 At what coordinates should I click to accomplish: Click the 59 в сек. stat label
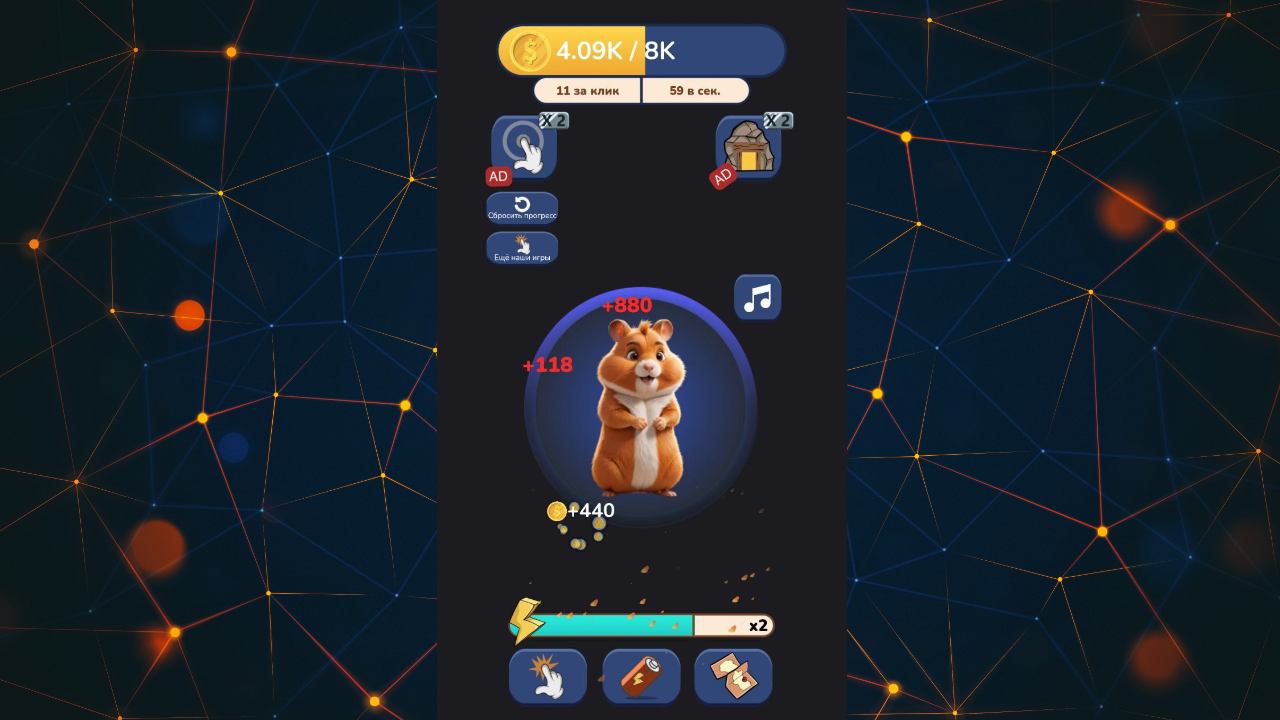[695, 90]
